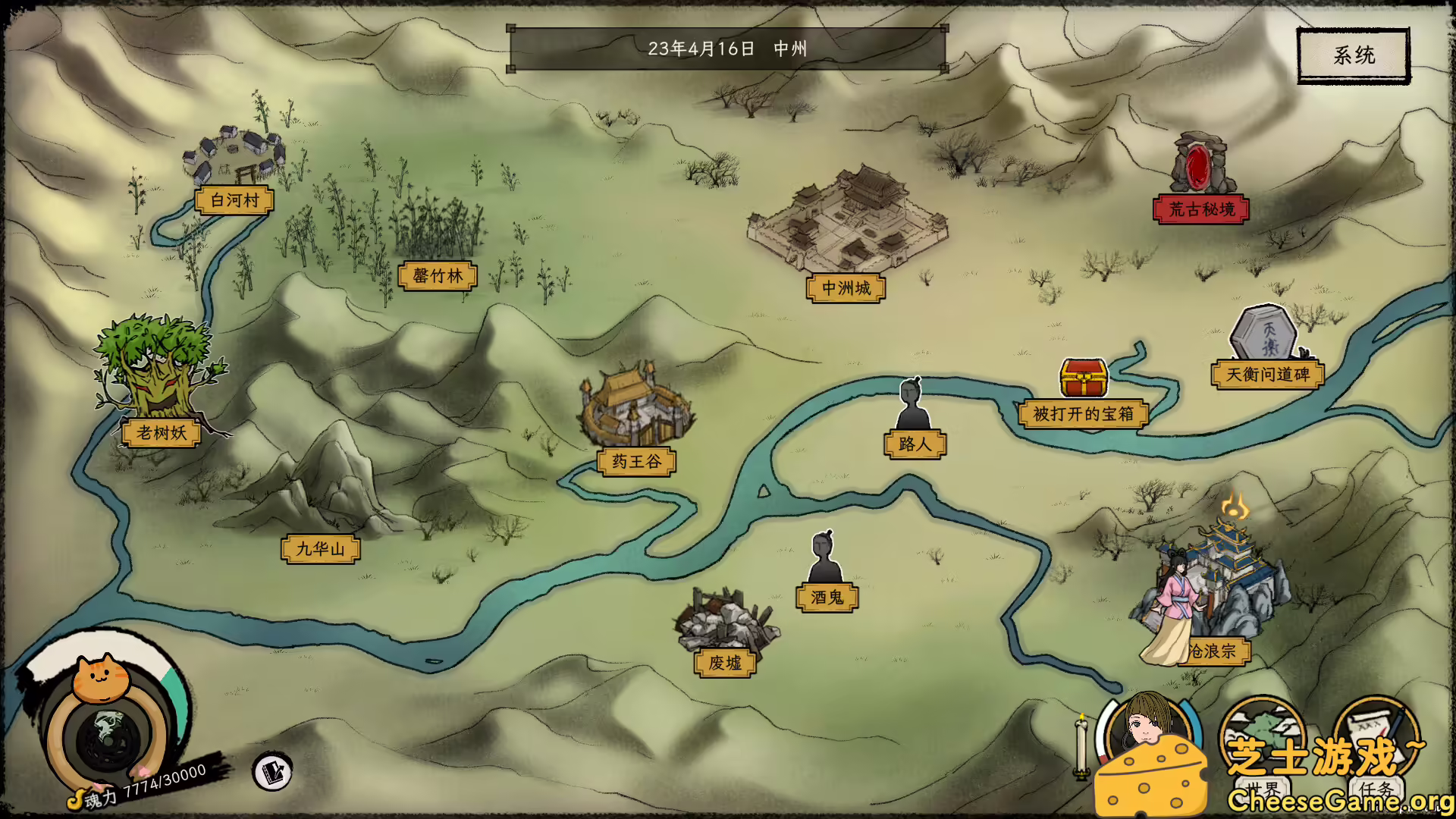Visit 白河村 village via its label
The image size is (1456, 819).
tap(233, 201)
